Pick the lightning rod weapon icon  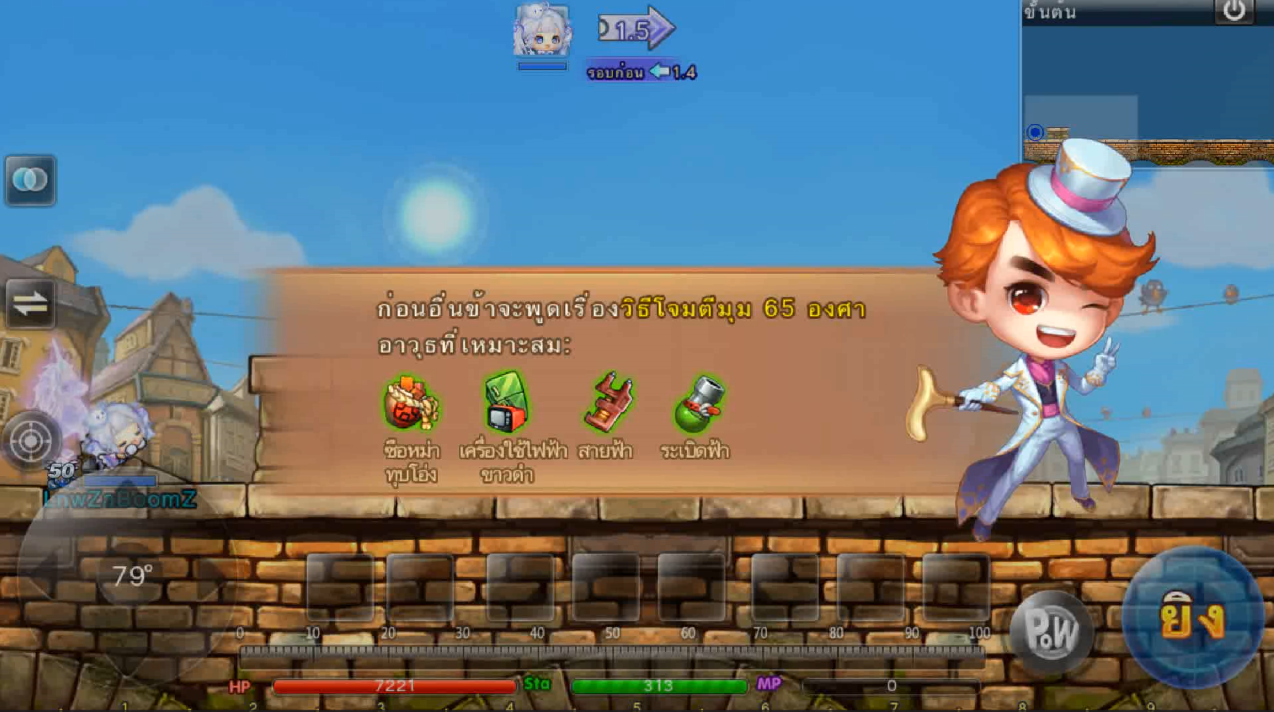[x=608, y=403]
